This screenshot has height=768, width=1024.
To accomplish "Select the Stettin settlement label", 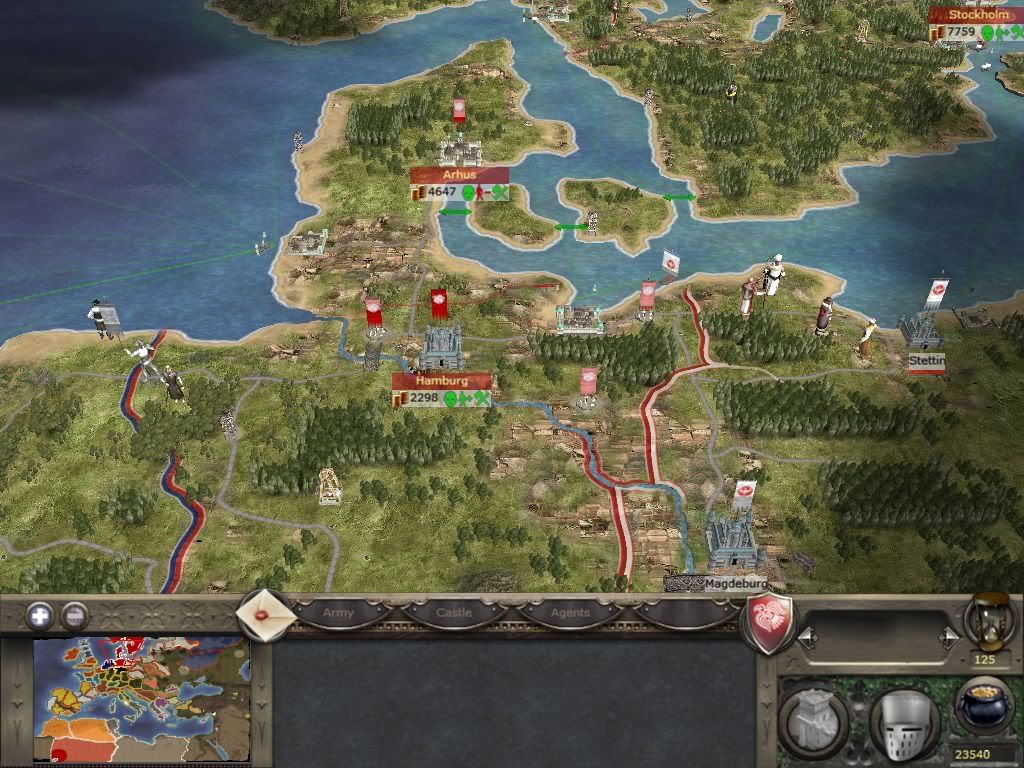I will [926, 358].
